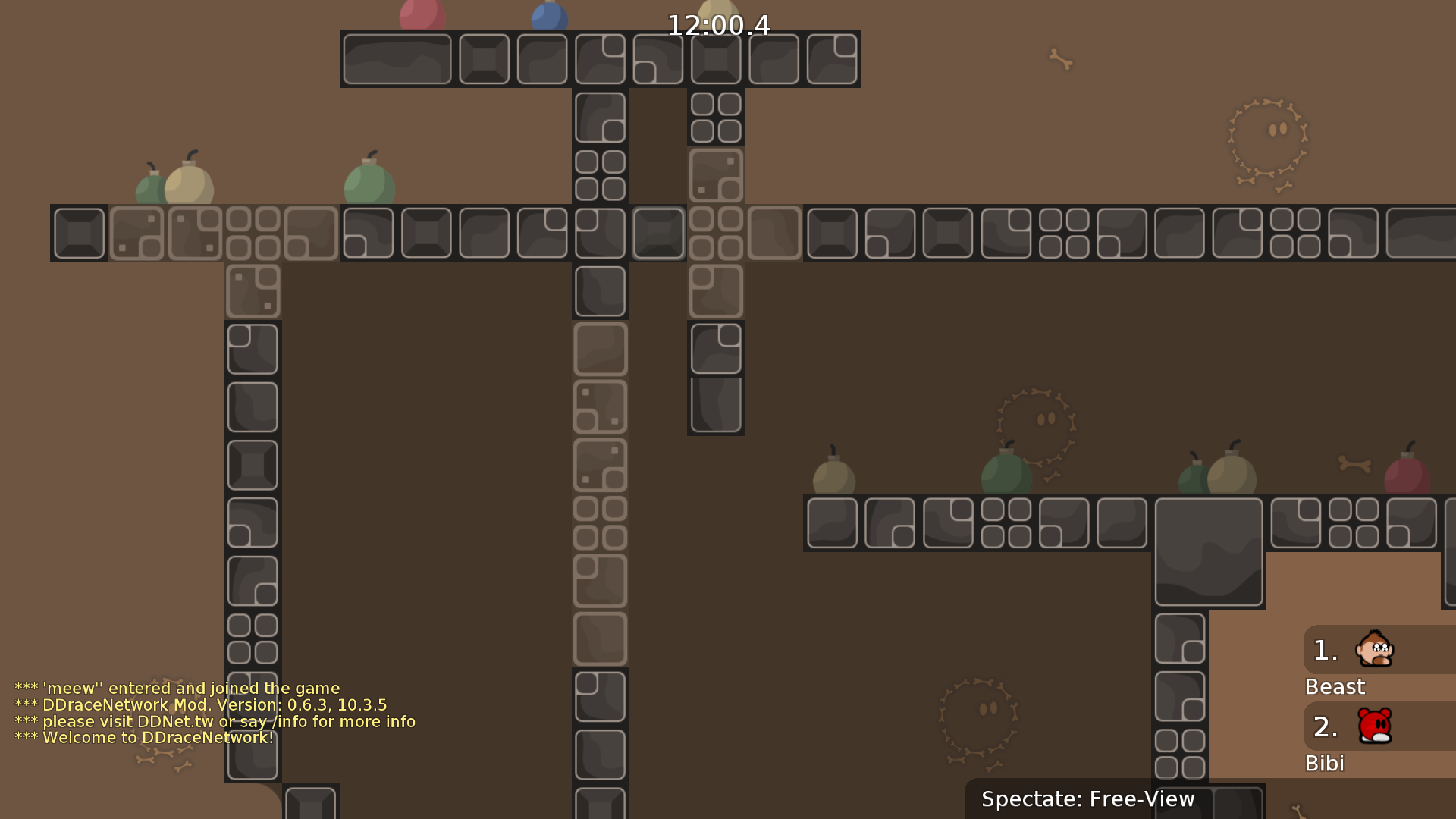The image size is (1456, 819).
Task: Click the blue ball at the top of the screen
Action: click(x=548, y=14)
